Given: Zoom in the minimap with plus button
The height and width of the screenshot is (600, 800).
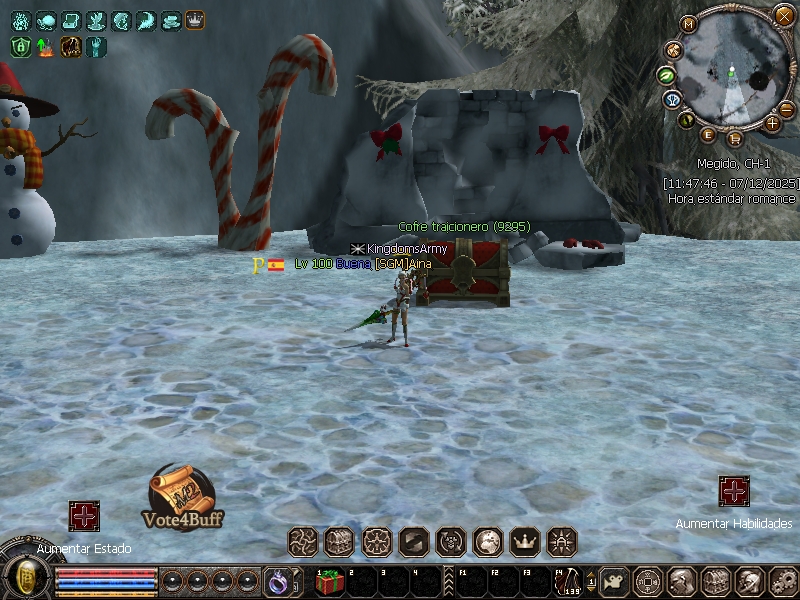Looking at the screenshot, I should click(x=772, y=123).
